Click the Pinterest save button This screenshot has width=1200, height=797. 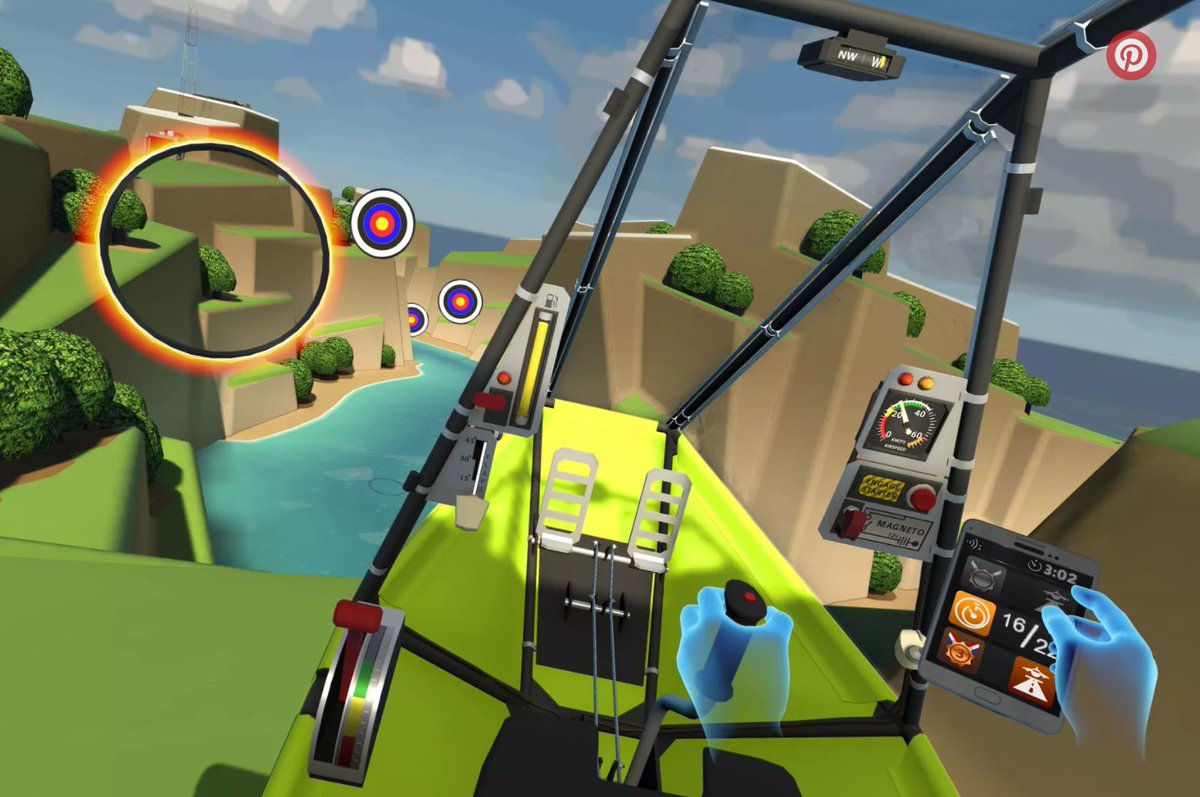coord(1131,56)
